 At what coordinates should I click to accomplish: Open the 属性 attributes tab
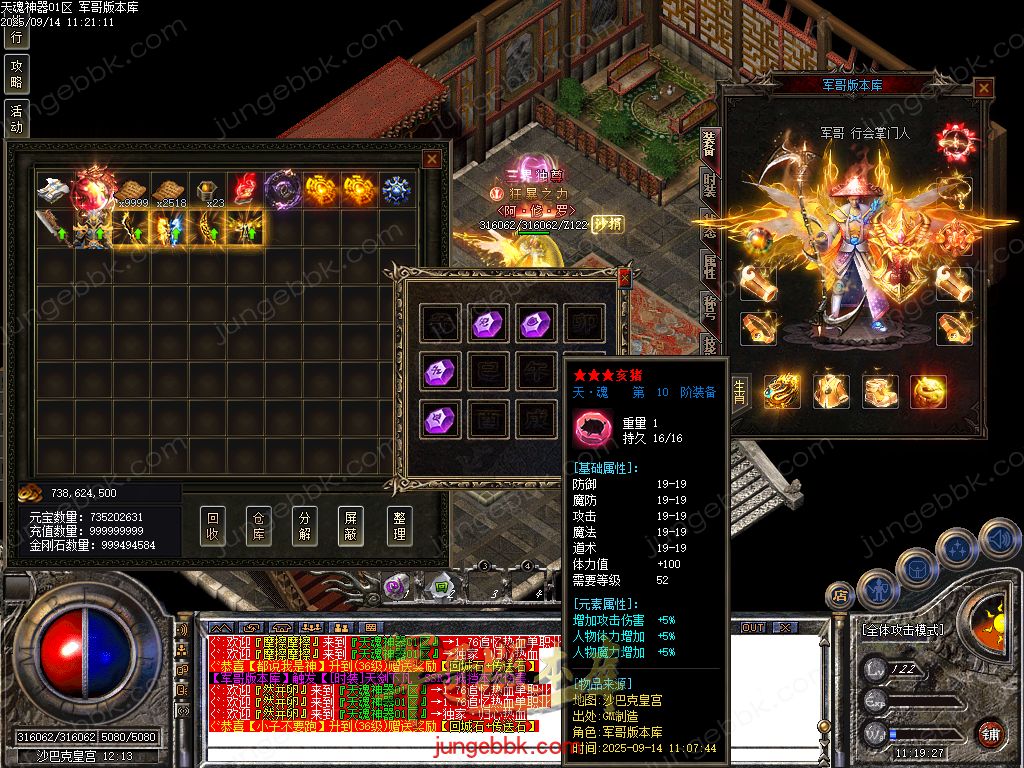tap(710, 265)
